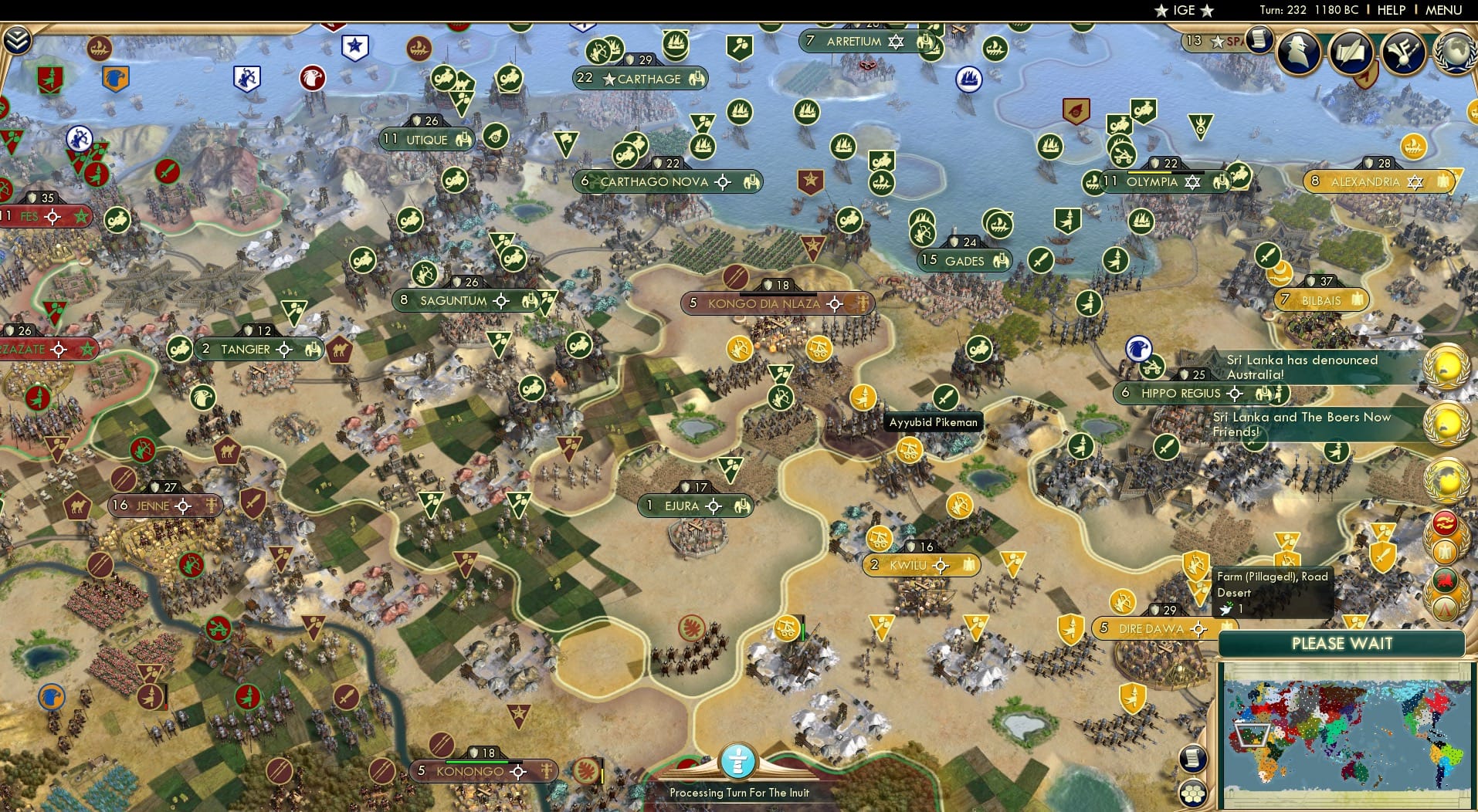Screen dimensions: 1478x812
Task: Select the city of Ejura by its name
Action: 681,506
